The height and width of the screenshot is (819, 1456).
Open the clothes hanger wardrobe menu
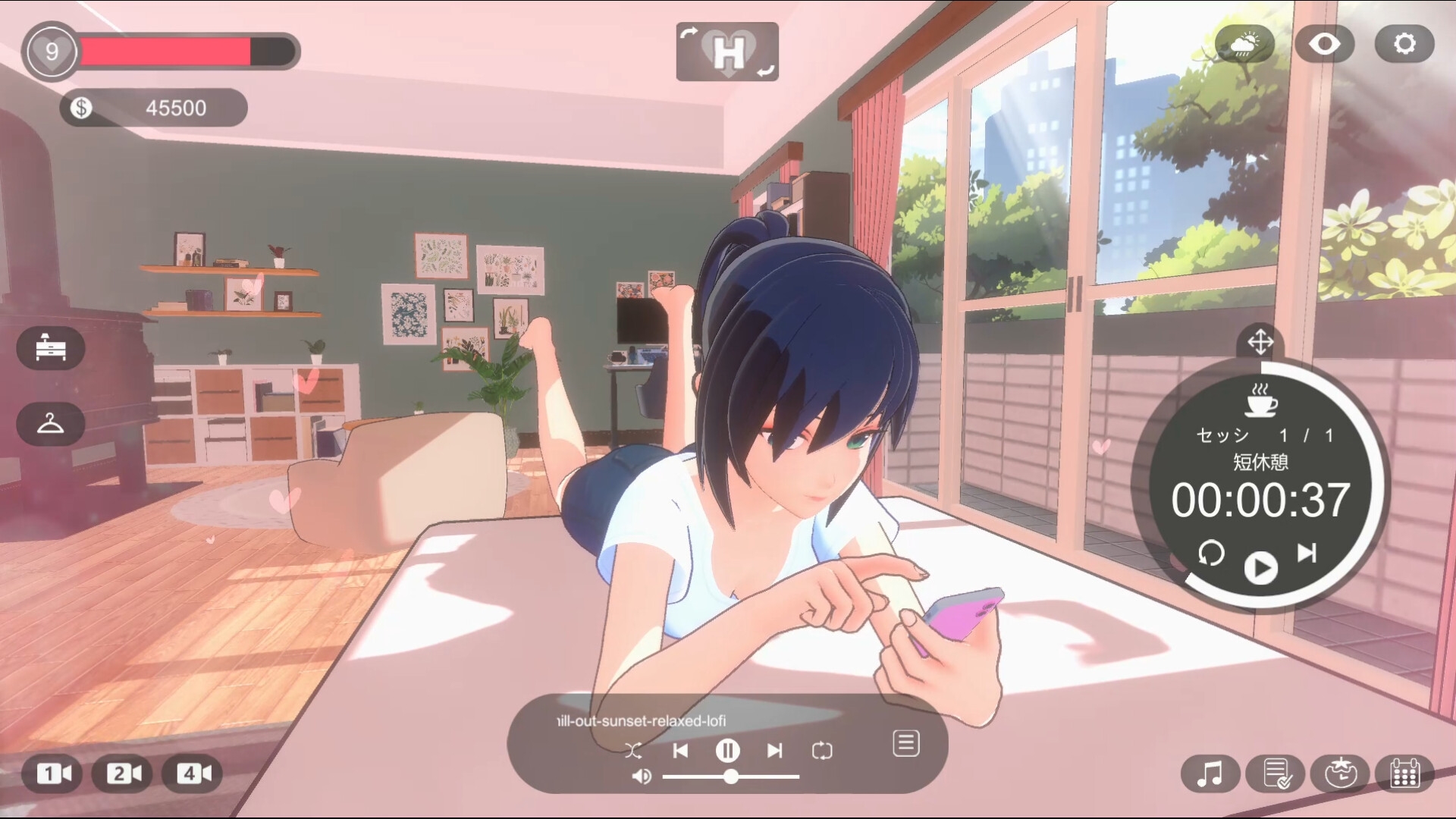(x=51, y=423)
